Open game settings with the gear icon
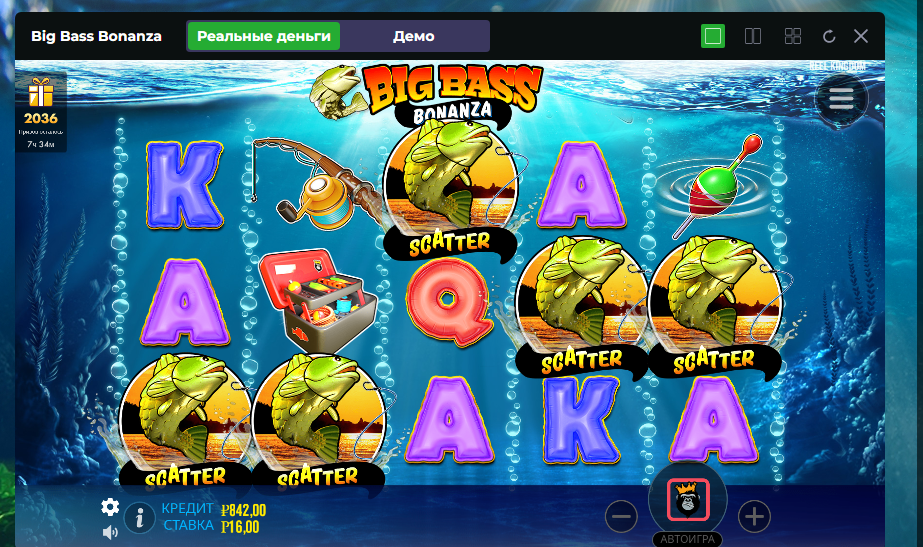 [110, 507]
